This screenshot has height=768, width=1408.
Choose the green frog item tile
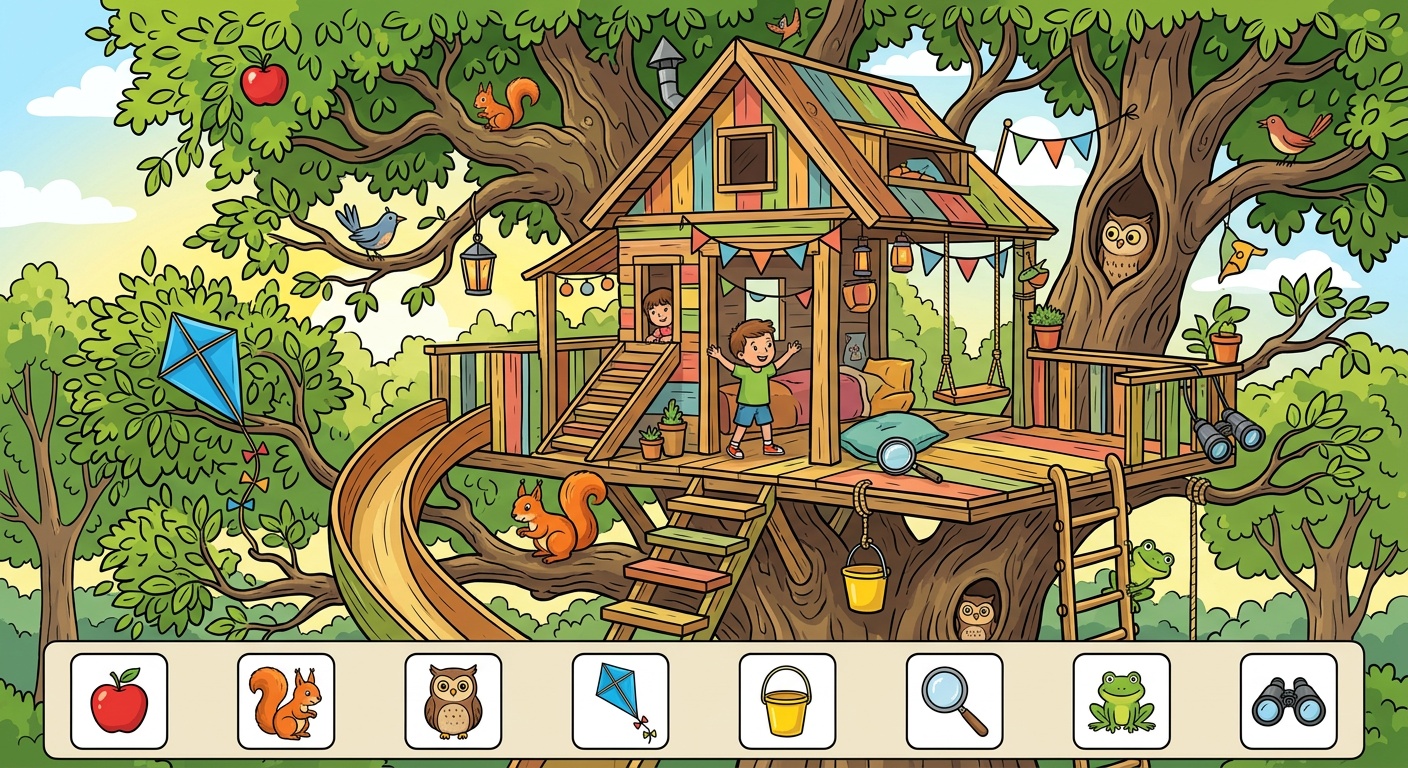[1121, 701]
